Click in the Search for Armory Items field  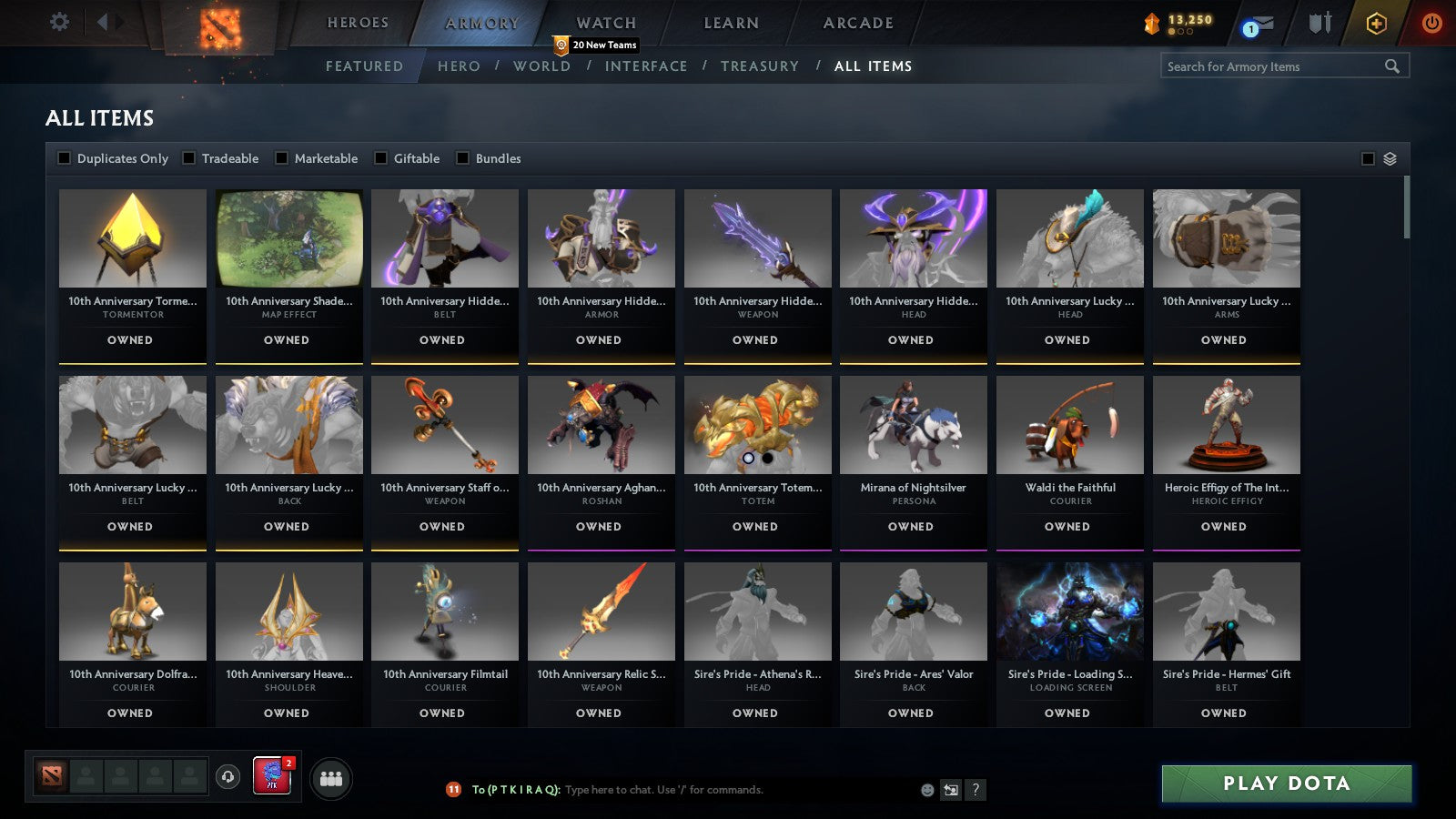(1274, 66)
